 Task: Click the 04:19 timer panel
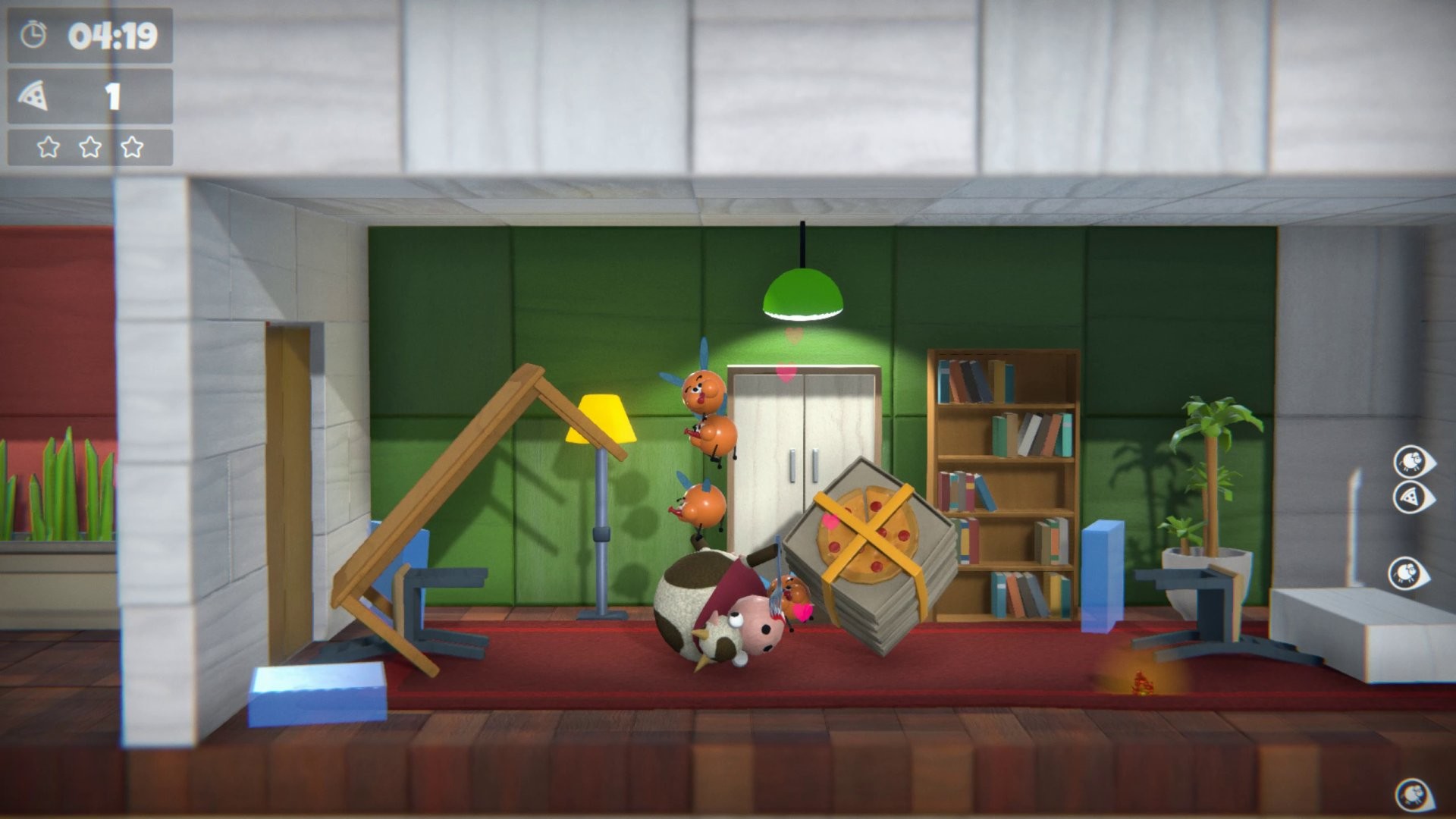91,34
